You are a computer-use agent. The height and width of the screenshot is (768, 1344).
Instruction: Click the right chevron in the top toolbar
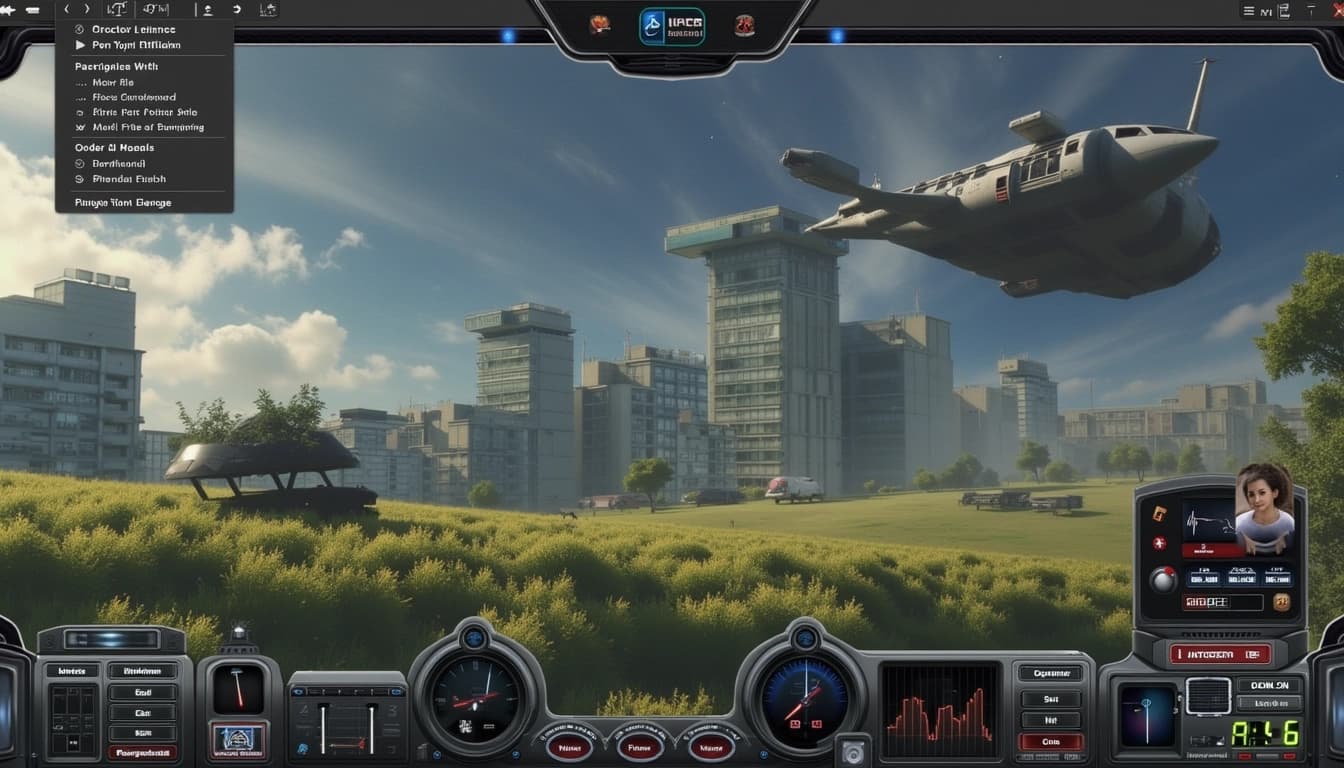click(x=86, y=9)
